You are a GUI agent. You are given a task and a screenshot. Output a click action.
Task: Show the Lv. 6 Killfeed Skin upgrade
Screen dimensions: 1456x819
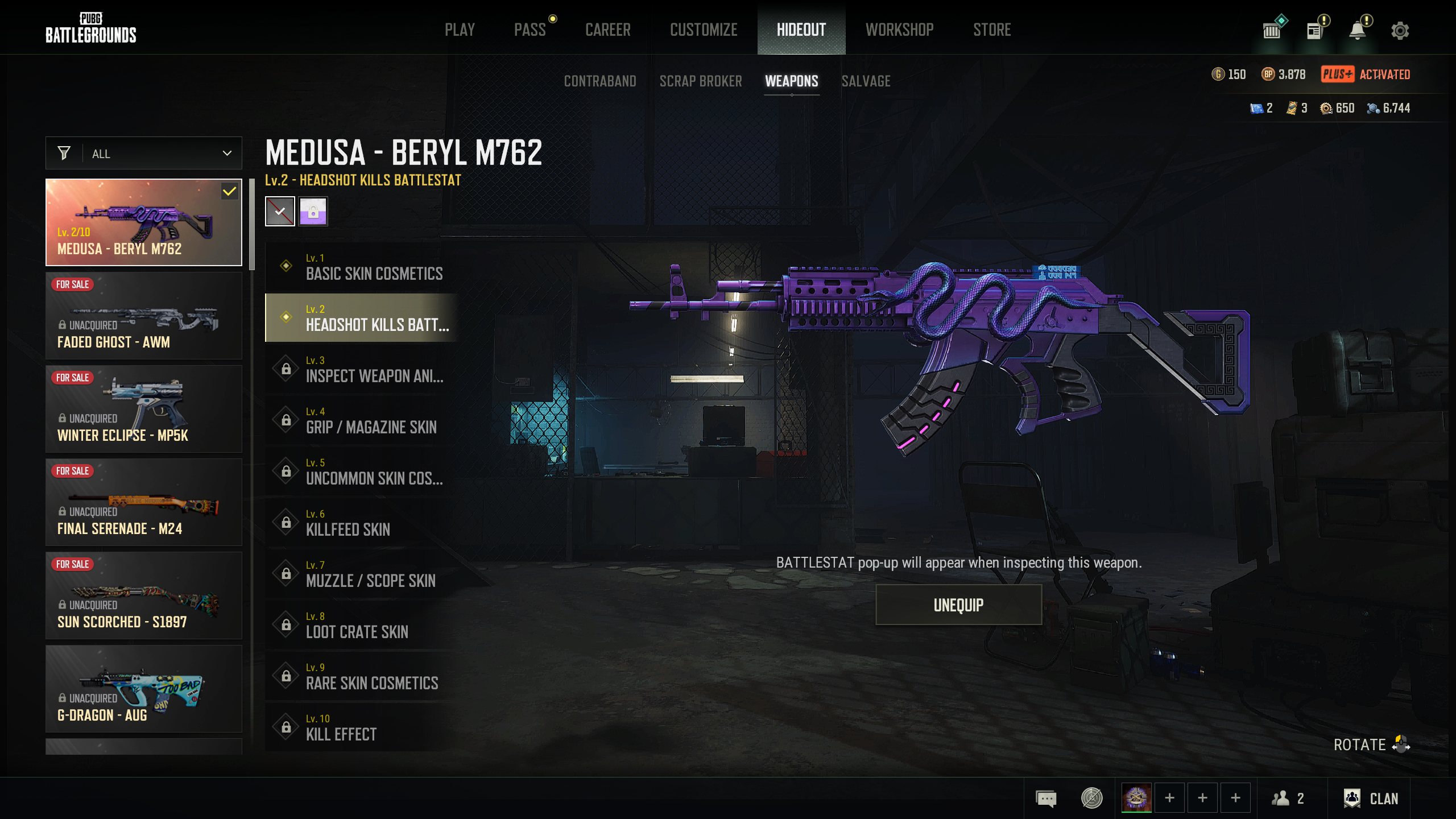362,523
